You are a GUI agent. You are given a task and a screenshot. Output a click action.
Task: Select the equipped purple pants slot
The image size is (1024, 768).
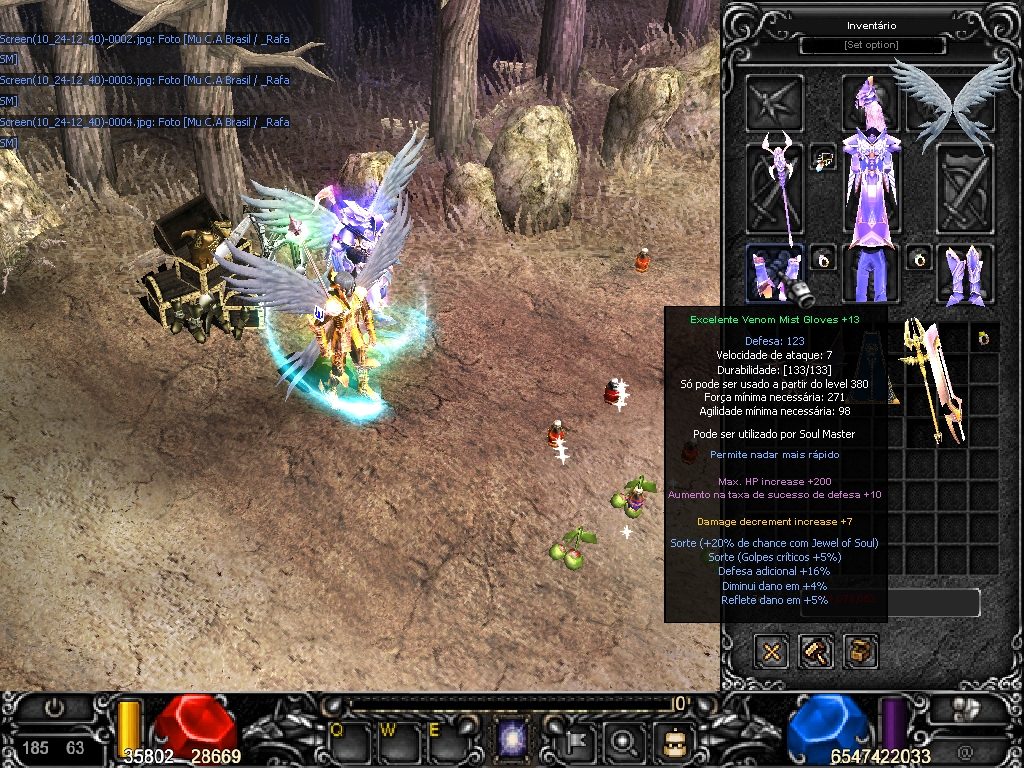pos(870,273)
